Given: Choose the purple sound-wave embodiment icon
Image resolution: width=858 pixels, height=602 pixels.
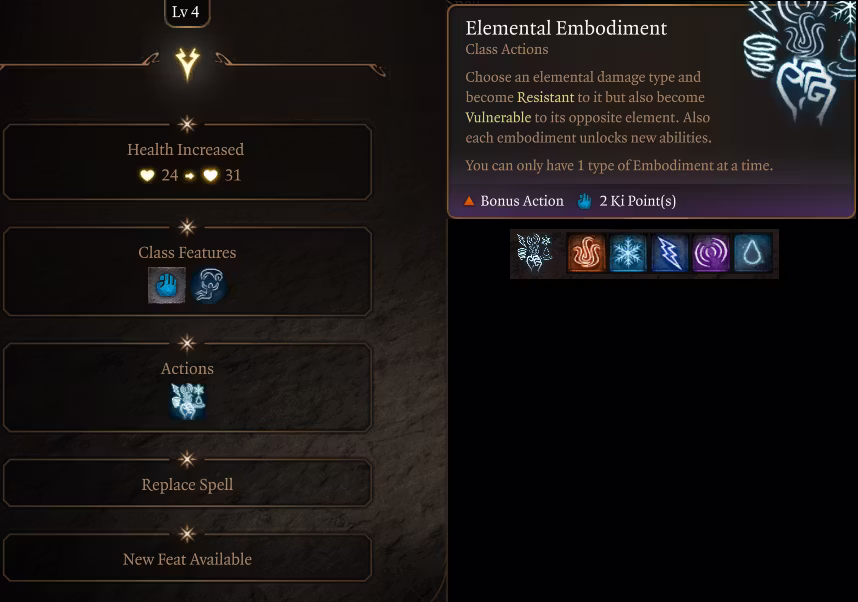Looking at the screenshot, I should click(711, 254).
